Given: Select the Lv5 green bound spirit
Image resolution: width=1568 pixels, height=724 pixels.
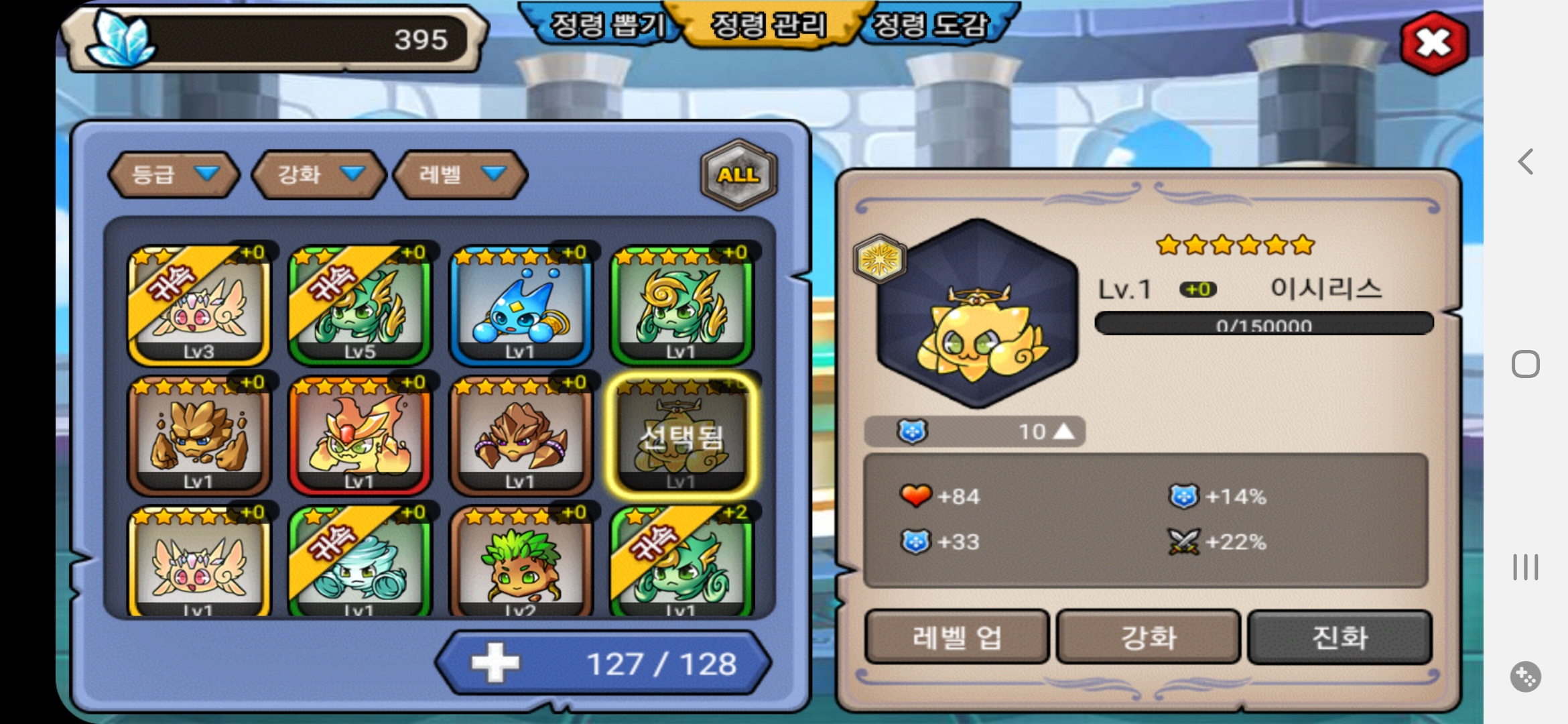Looking at the screenshot, I should 360,306.
